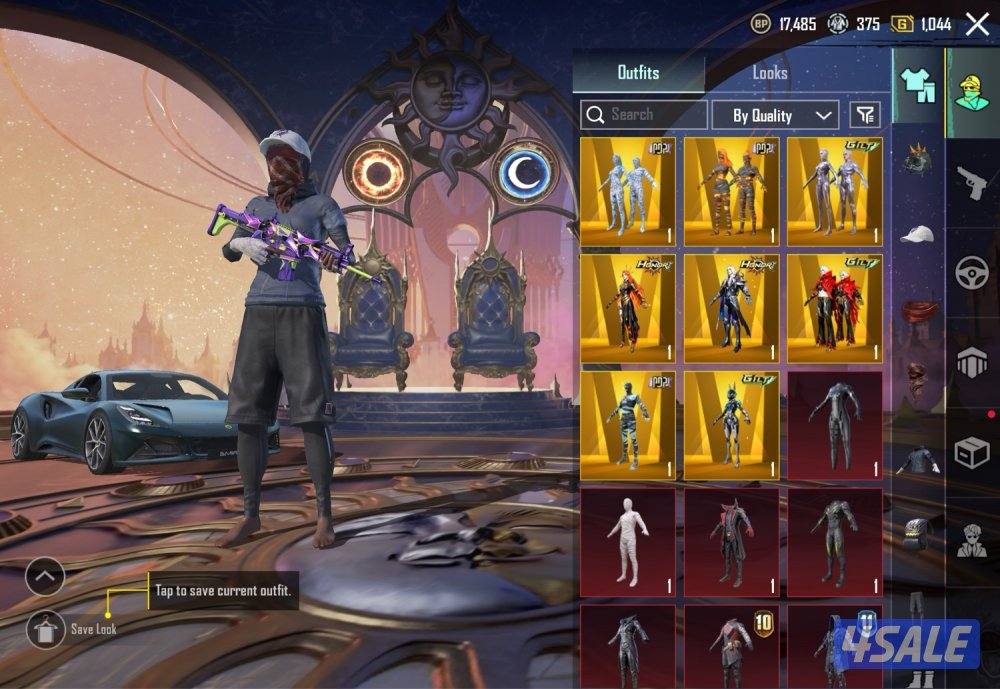Choose the outfit with the 10 badge
Viewport: 1000px width, 689px height.
click(x=732, y=645)
